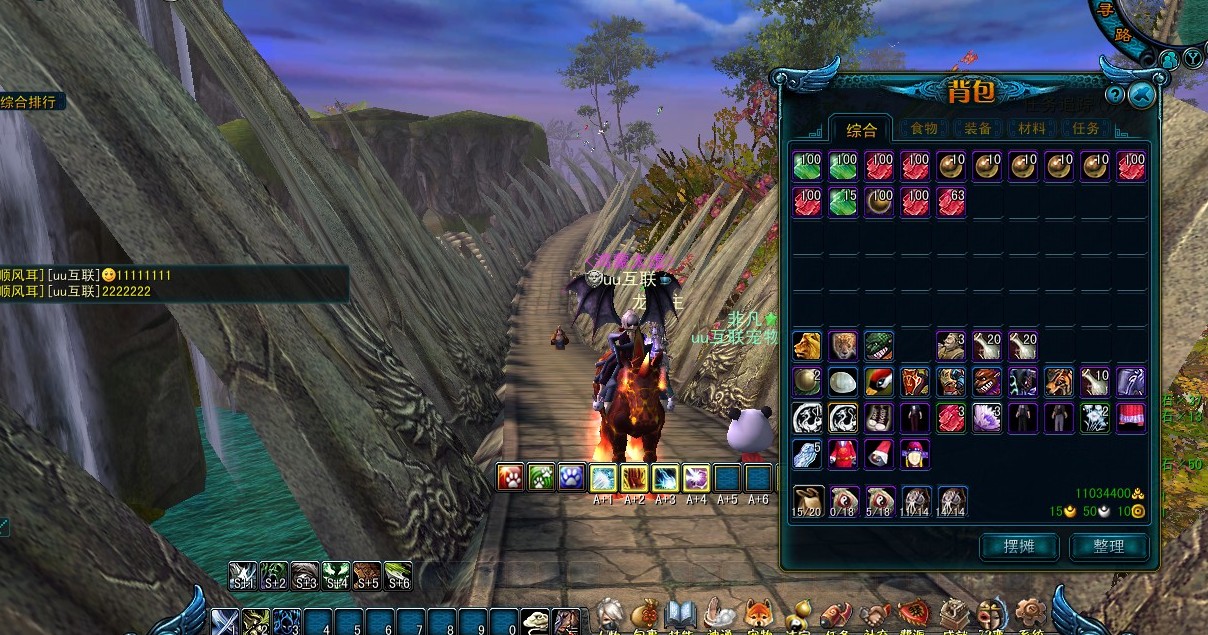This screenshot has width=1208, height=635.
Task: Click the 综合排行 ranking label
Action: [x=32, y=102]
